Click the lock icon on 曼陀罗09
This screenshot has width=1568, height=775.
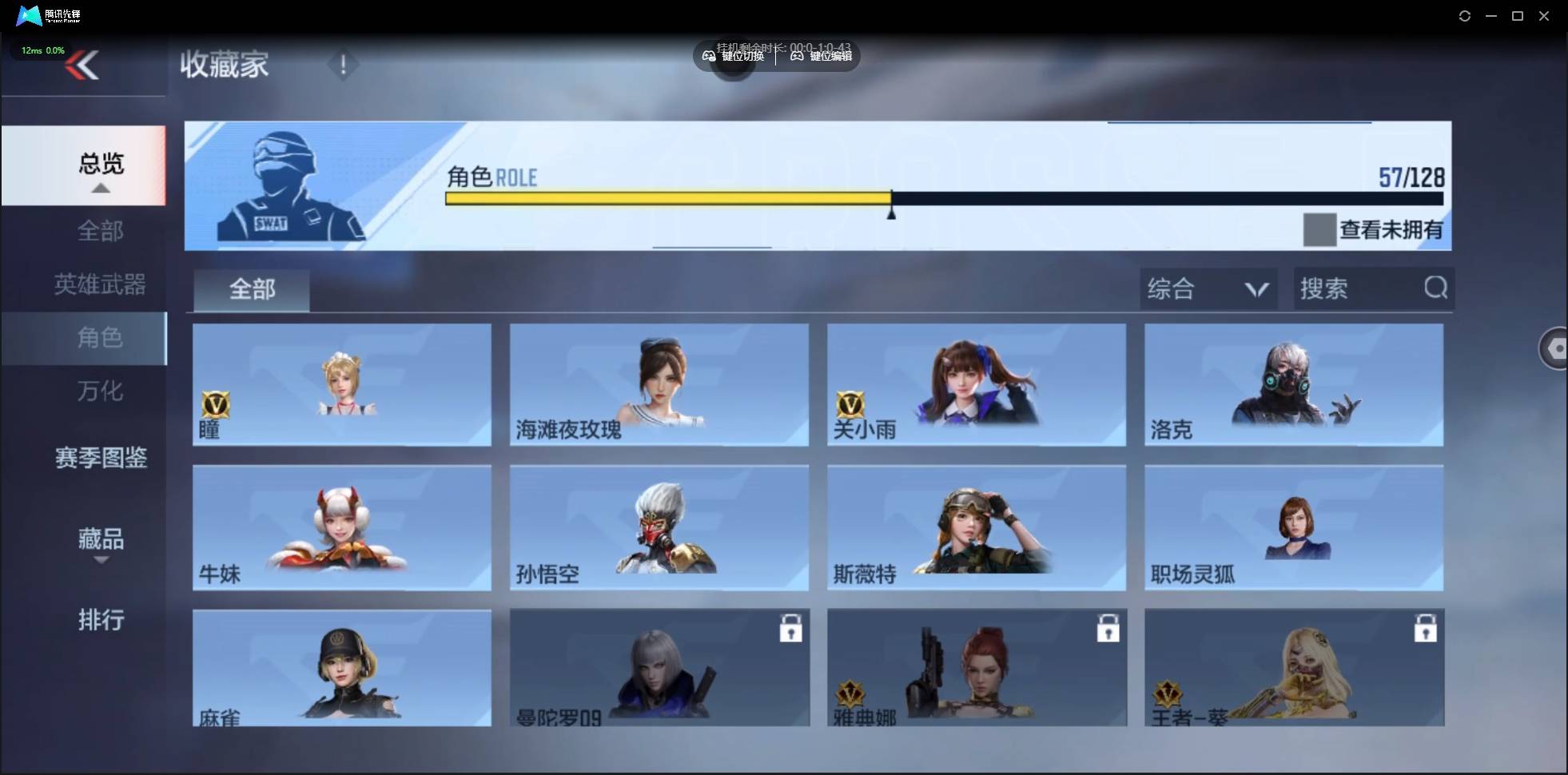(790, 629)
